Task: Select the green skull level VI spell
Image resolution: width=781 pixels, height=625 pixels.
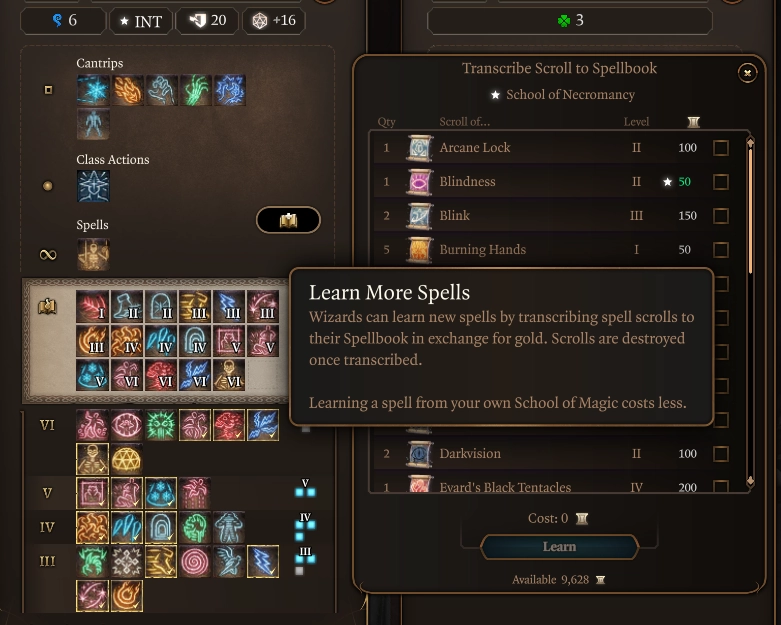Action: (x=161, y=425)
